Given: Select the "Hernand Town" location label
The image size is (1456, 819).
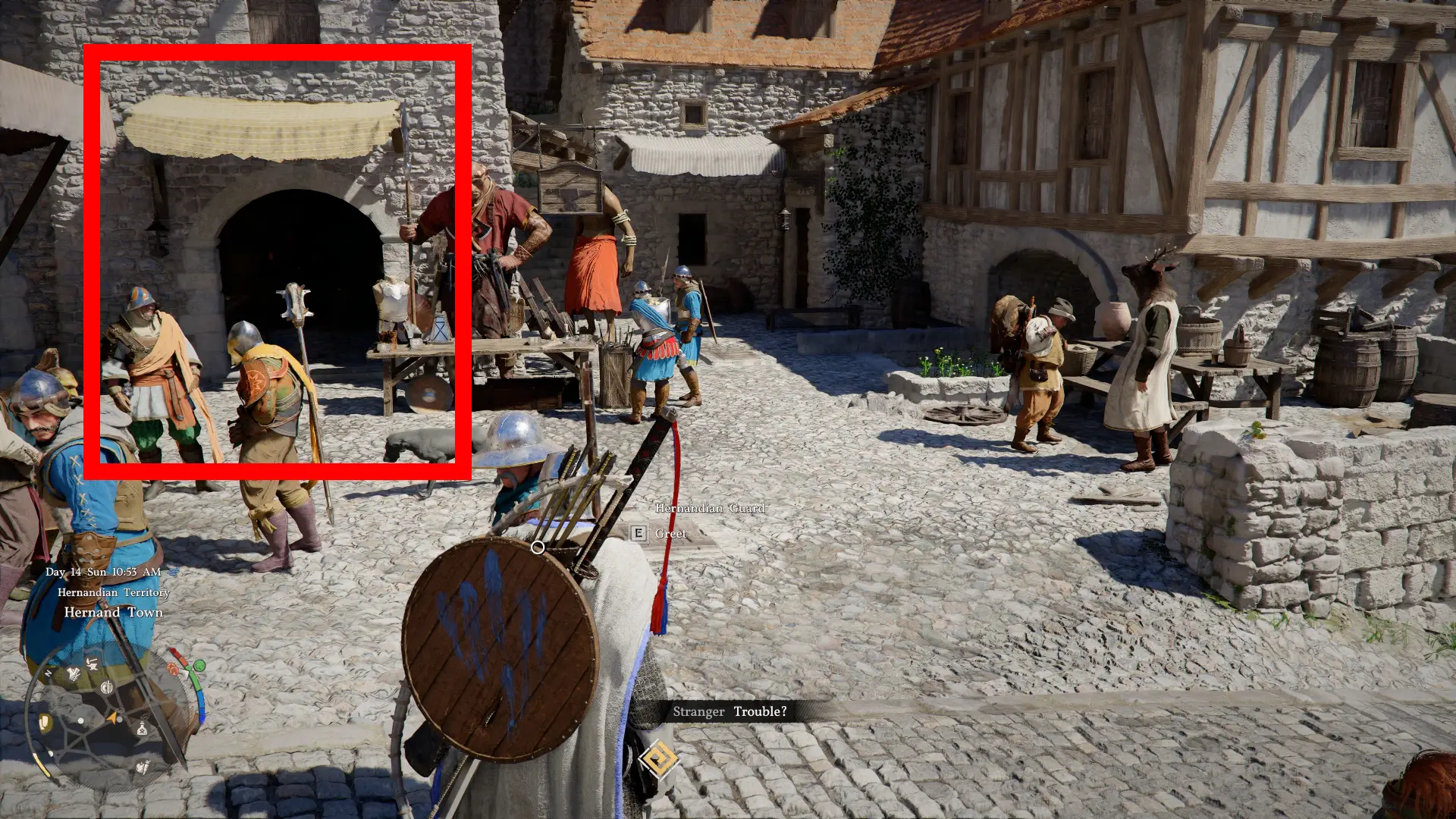Looking at the screenshot, I should [x=114, y=612].
